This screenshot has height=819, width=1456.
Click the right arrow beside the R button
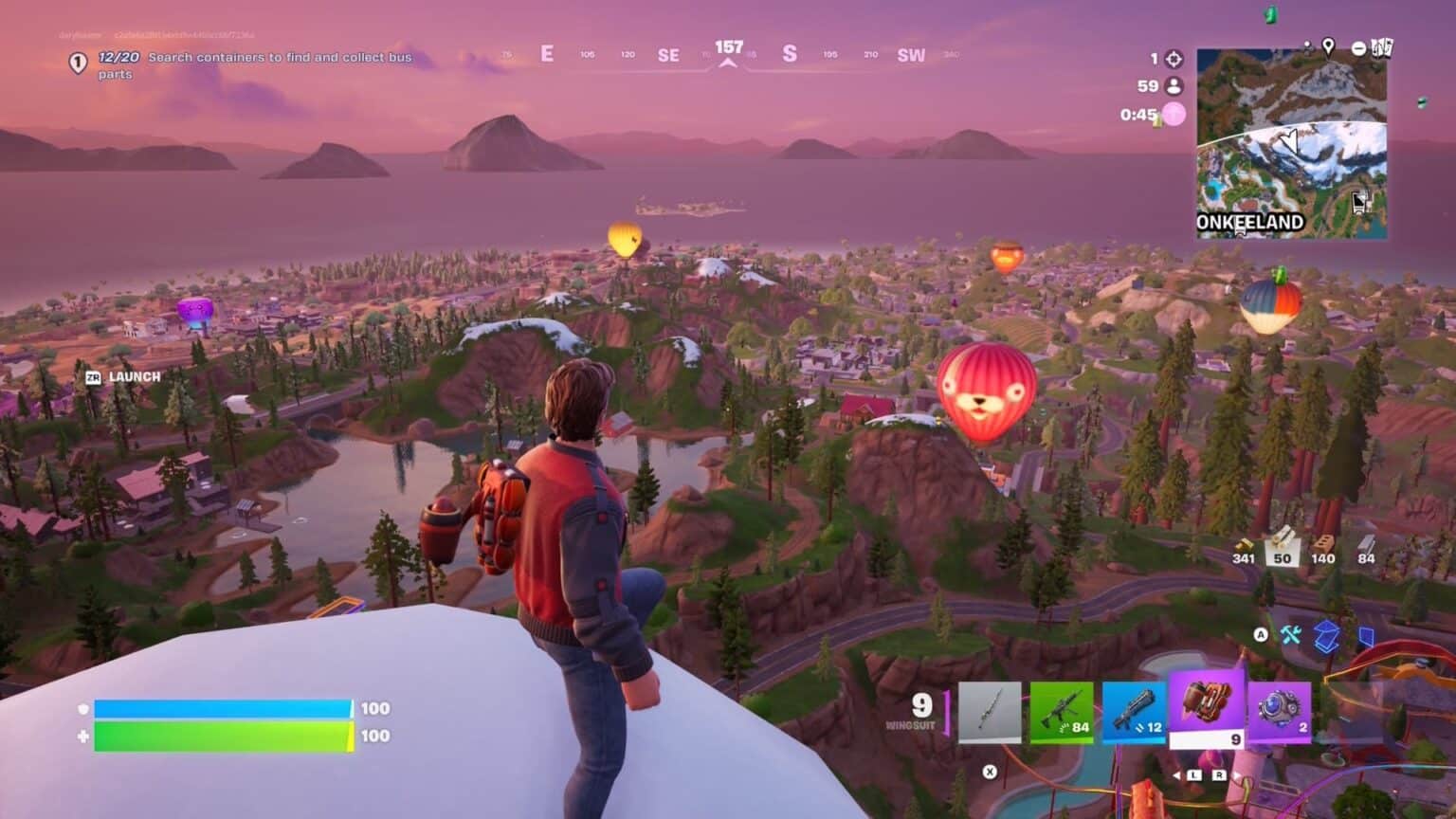coord(1236,775)
